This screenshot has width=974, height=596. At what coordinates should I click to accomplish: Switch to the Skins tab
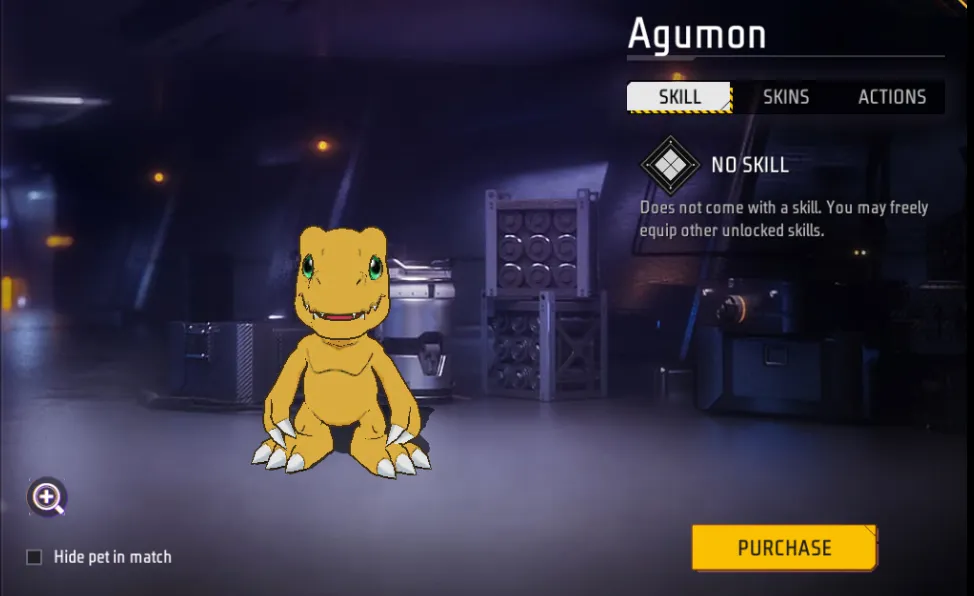tap(786, 97)
